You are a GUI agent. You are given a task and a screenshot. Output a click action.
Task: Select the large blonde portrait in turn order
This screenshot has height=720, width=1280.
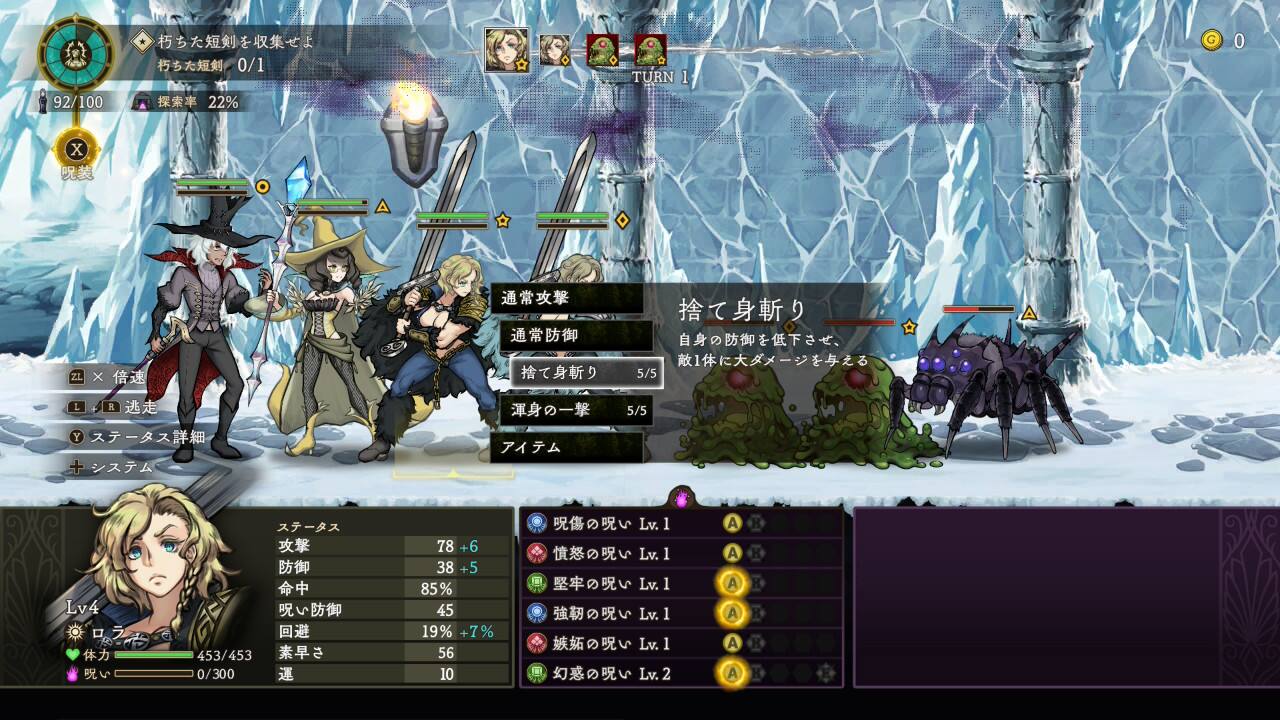(x=507, y=49)
